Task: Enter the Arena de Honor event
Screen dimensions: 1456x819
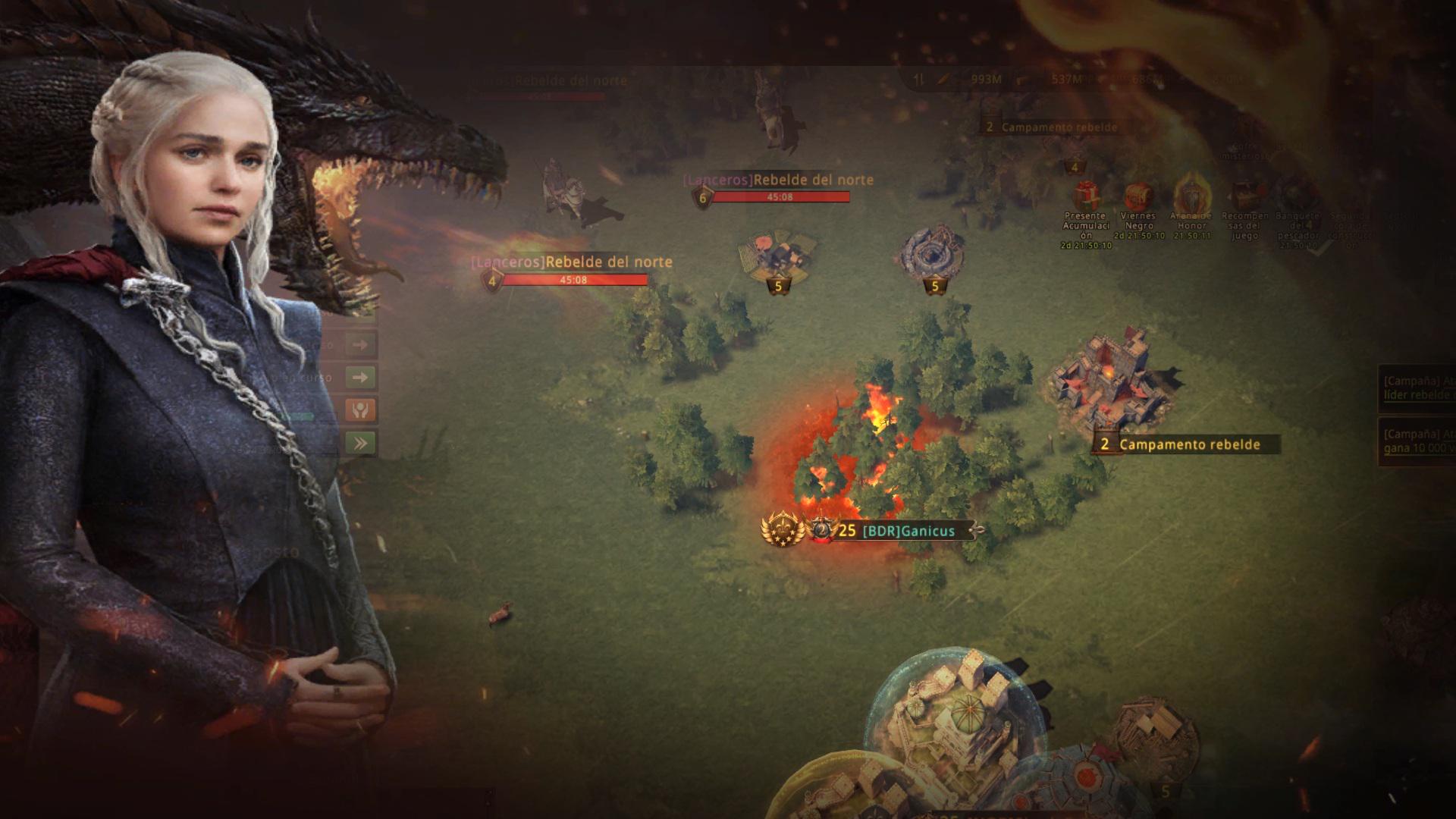Action: pos(1191,196)
